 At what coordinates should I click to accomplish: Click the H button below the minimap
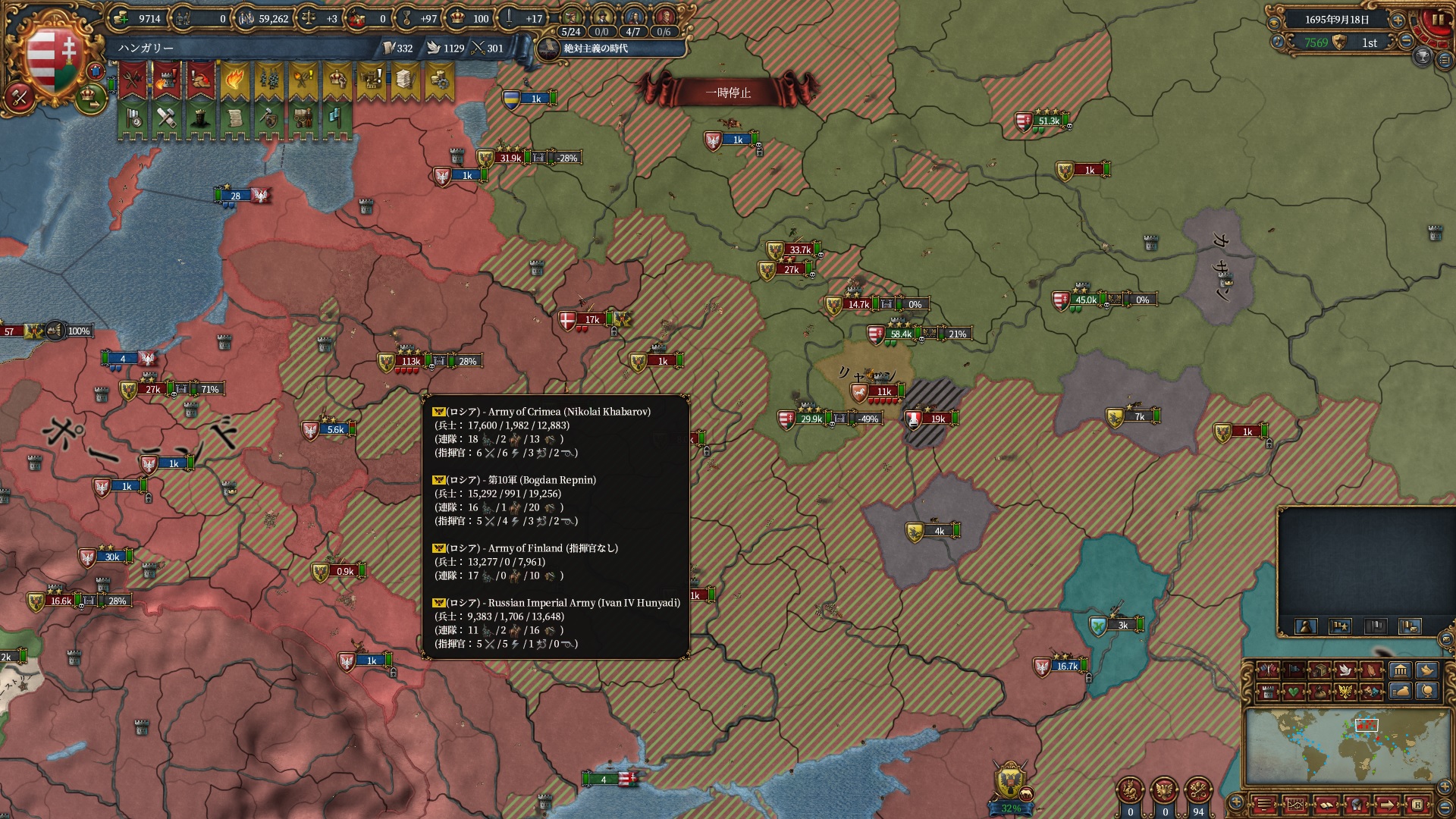1416,805
